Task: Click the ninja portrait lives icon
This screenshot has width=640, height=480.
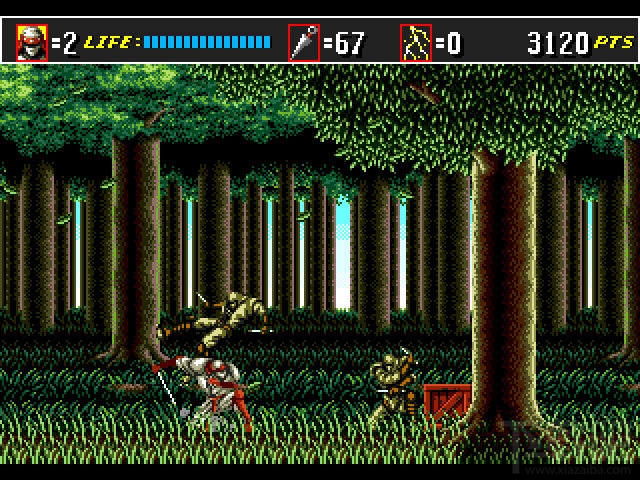Action: pyautogui.click(x=32, y=43)
